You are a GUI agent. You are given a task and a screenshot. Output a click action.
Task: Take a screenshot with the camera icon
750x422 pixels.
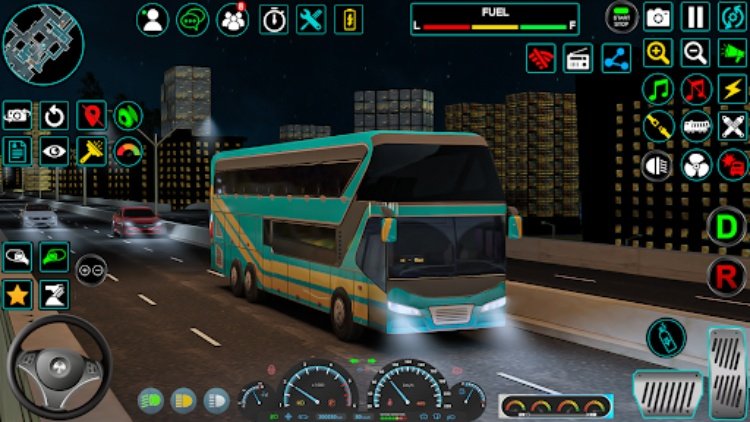point(658,16)
